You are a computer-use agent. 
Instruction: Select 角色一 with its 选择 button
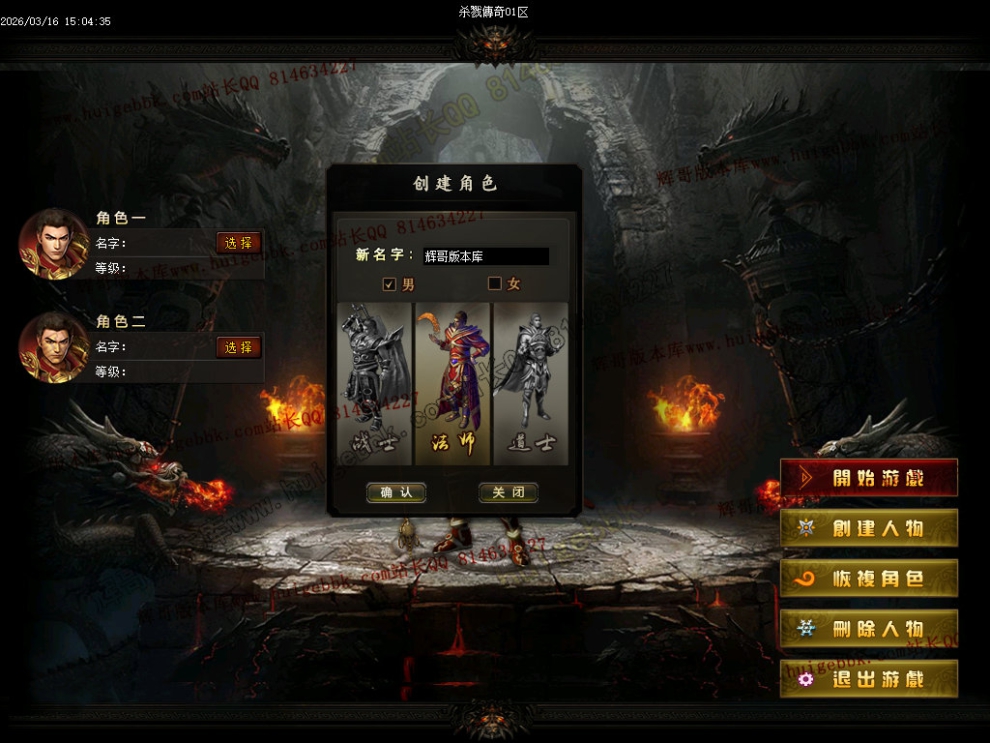[x=238, y=243]
